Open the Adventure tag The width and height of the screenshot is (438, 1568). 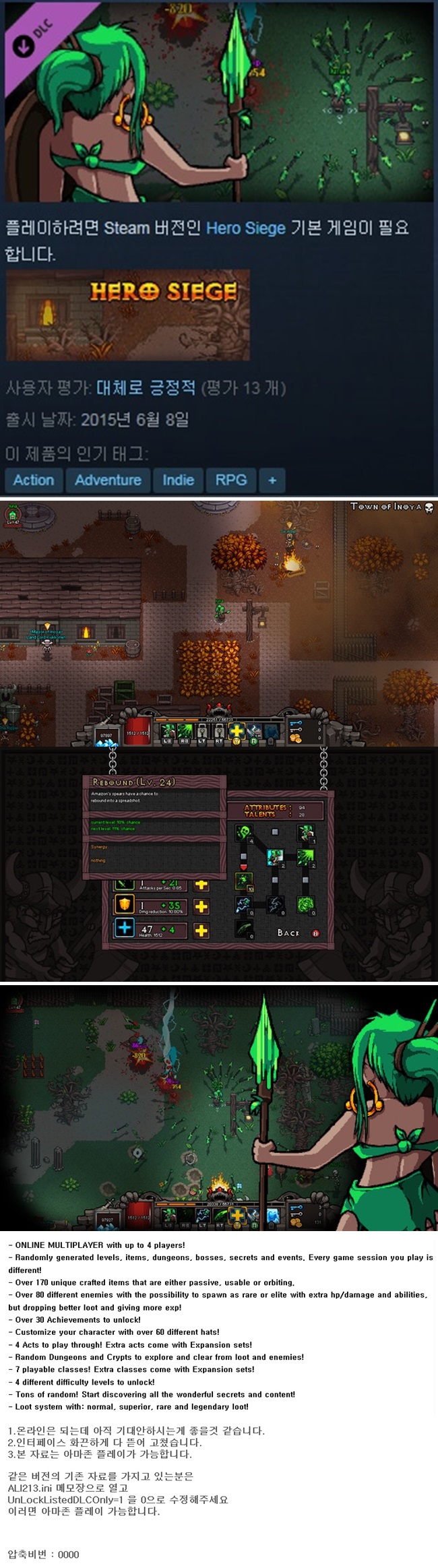click(108, 480)
